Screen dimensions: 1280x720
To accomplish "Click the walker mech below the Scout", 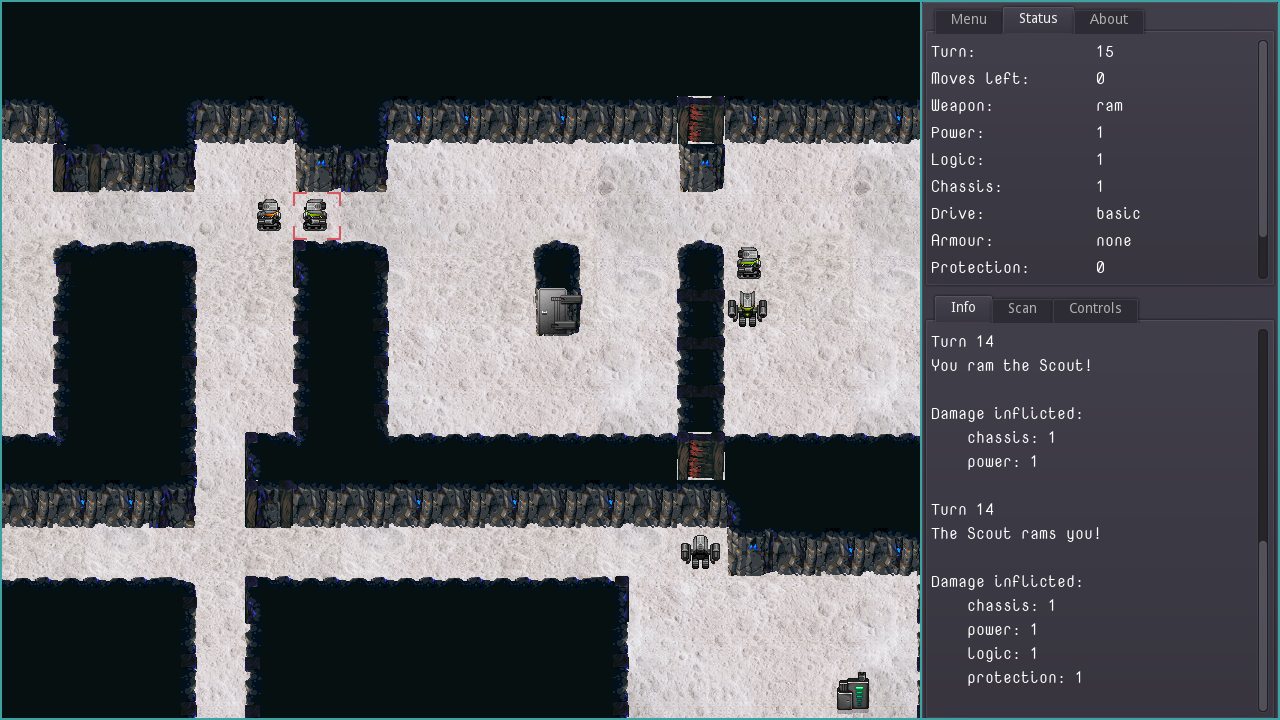I will (748, 308).
